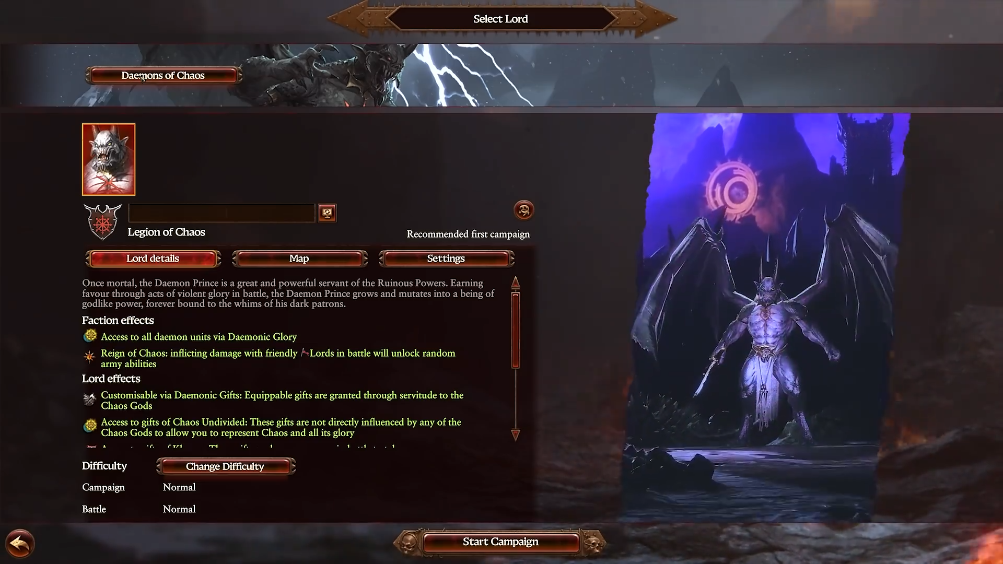Randomize the faction name with dice button

pyautogui.click(x=326, y=212)
